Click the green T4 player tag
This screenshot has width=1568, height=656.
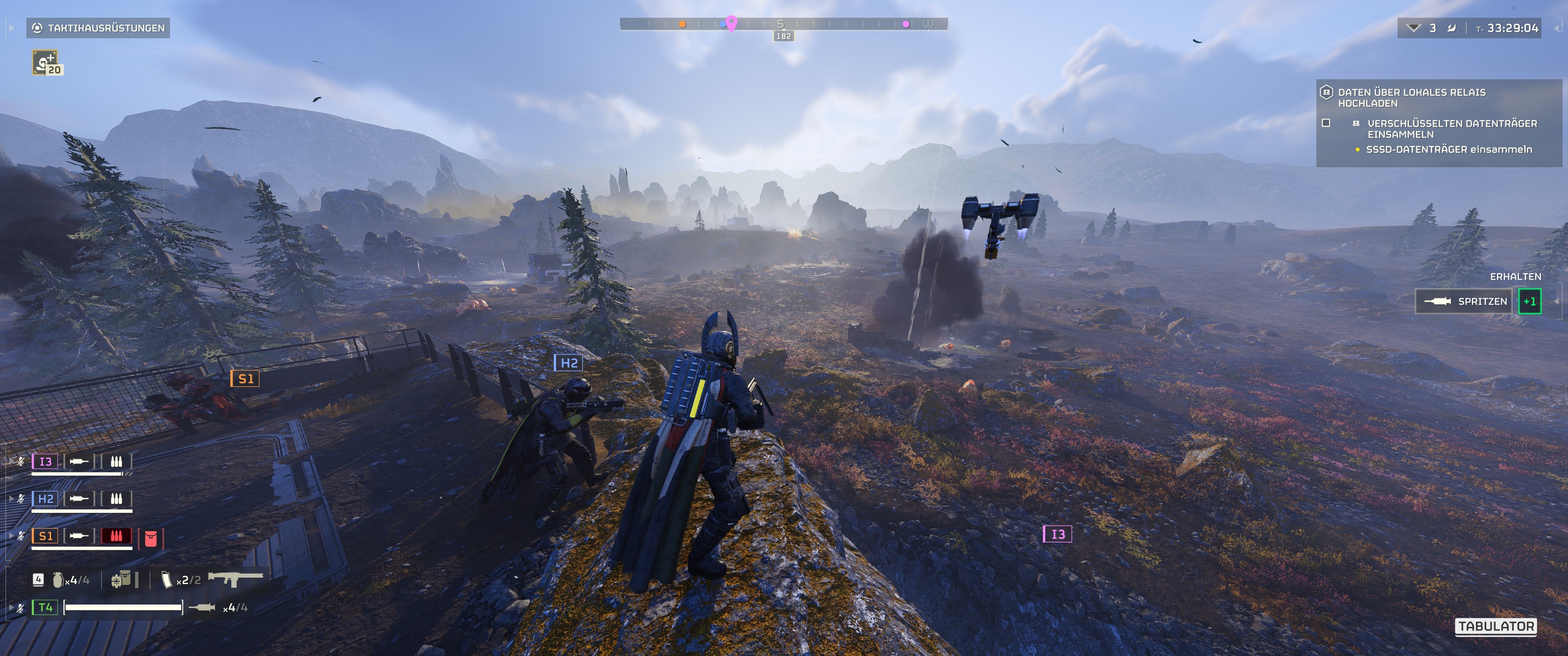click(46, 607)
